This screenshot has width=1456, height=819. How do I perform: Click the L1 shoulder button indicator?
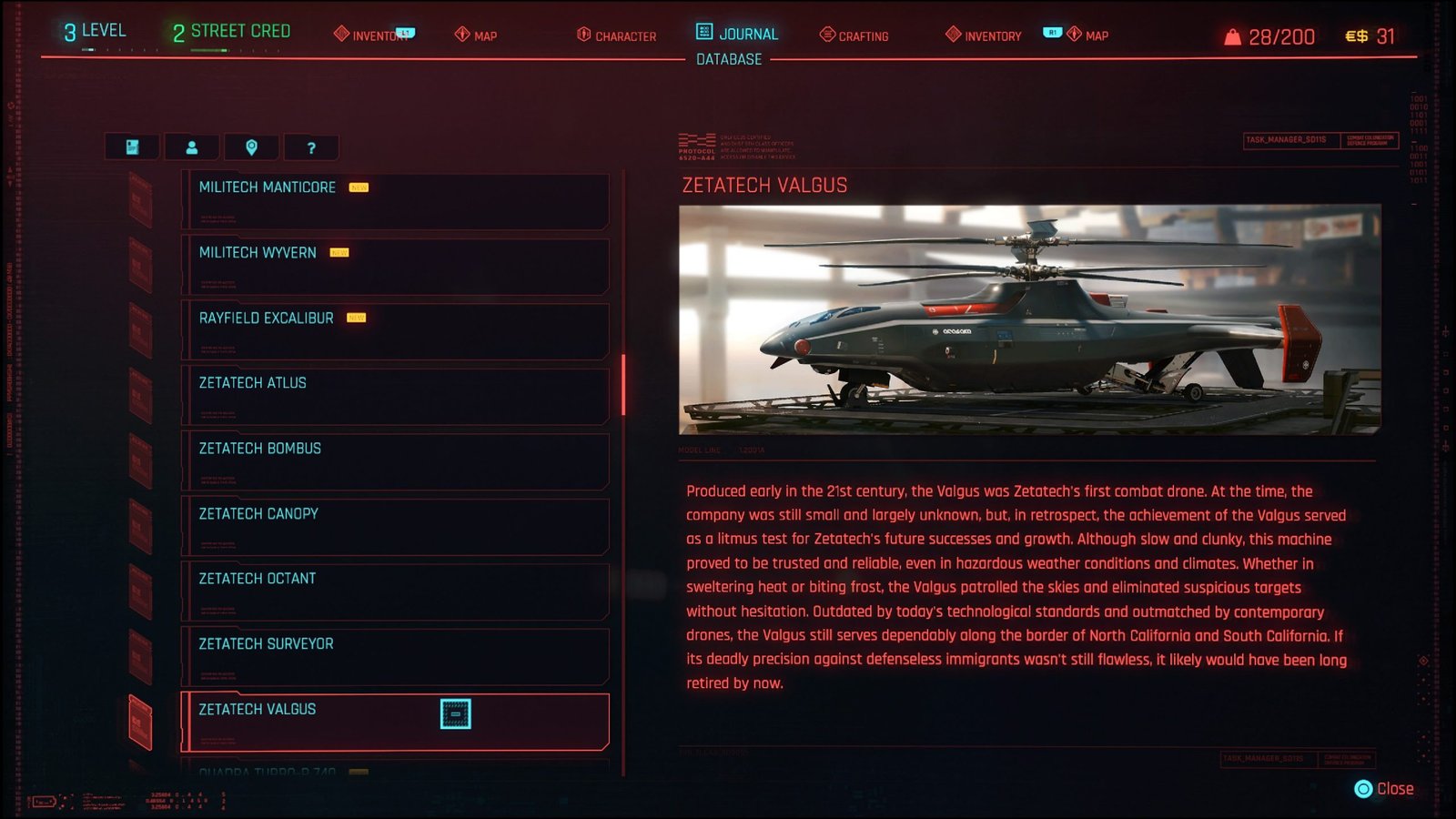[405, 31]
